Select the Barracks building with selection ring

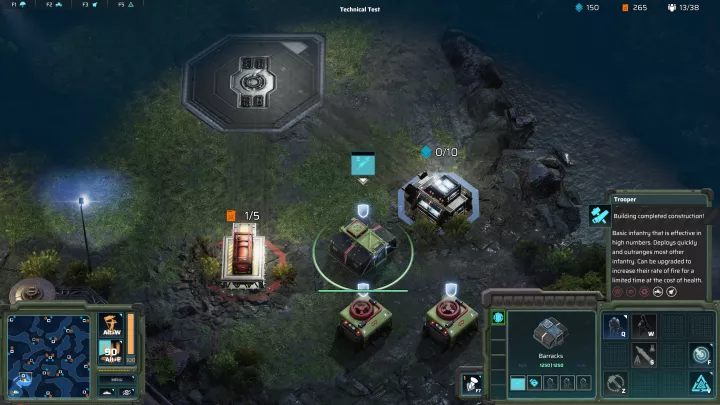click(x=362, y=247)
